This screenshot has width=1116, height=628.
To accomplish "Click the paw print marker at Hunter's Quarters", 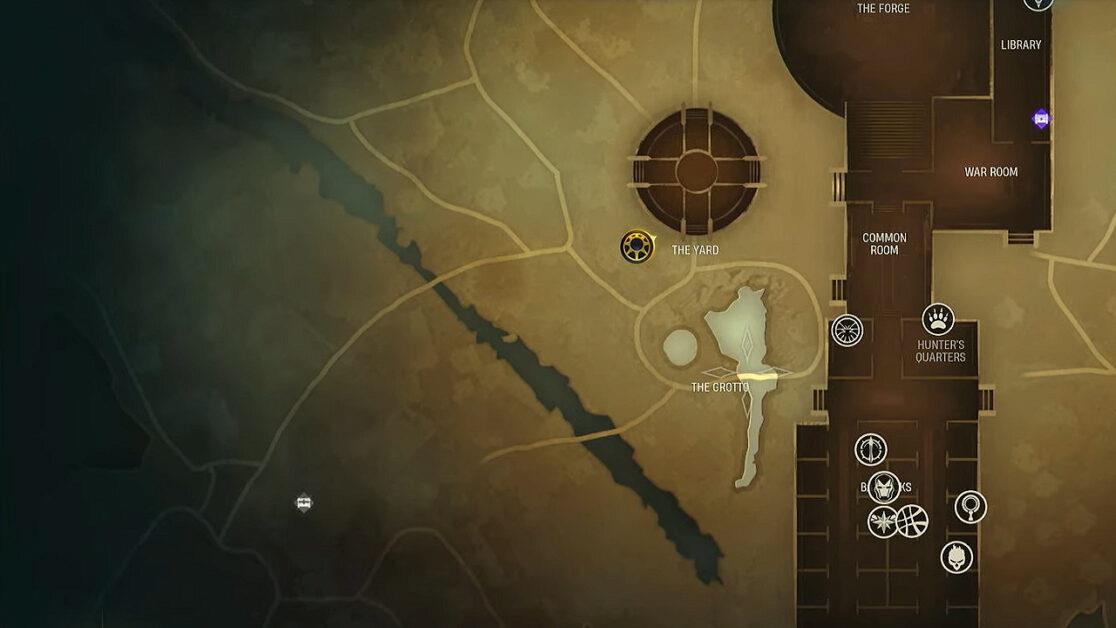I will [938, 319].
